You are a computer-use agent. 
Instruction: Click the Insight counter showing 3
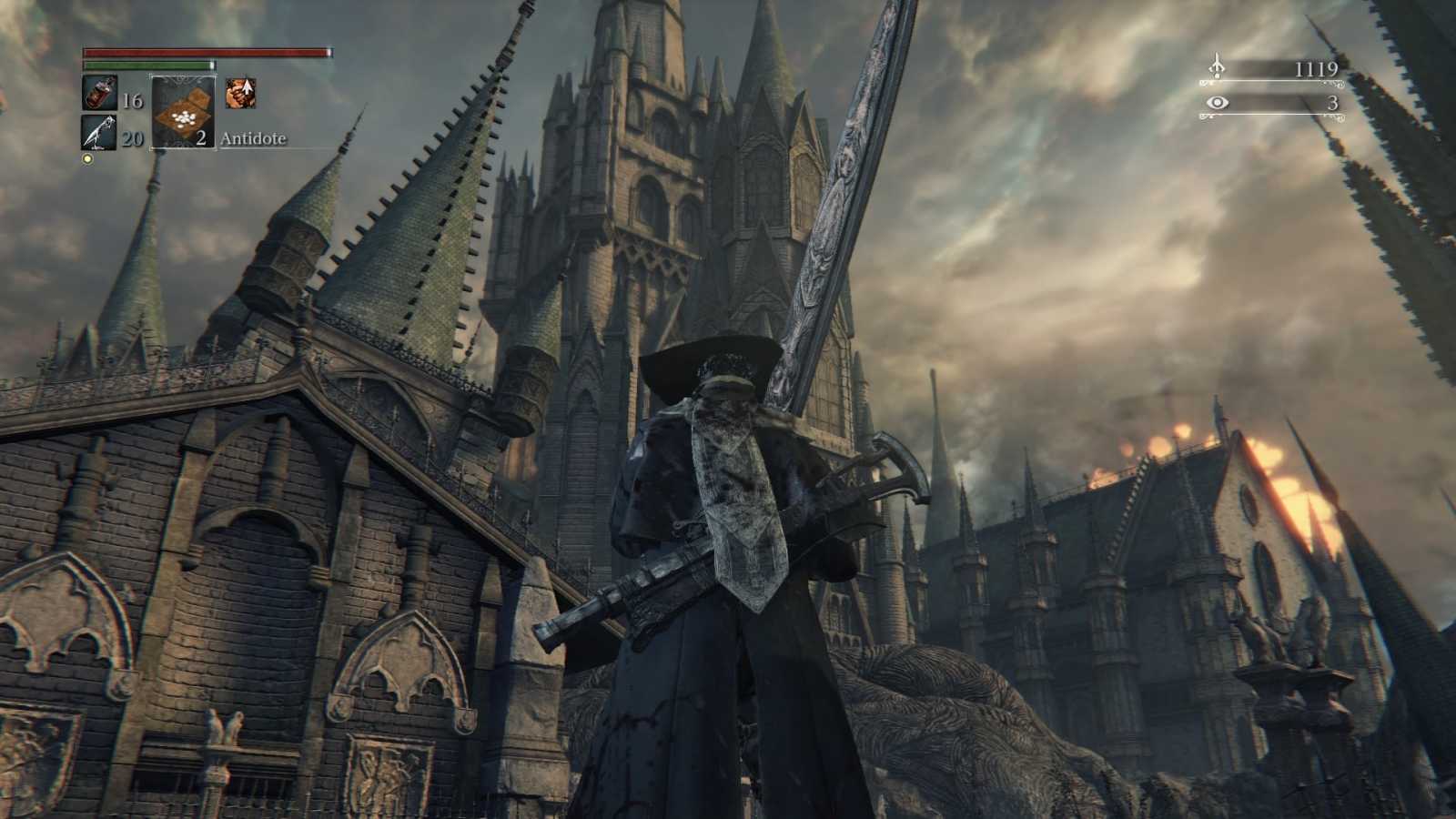1332,104
